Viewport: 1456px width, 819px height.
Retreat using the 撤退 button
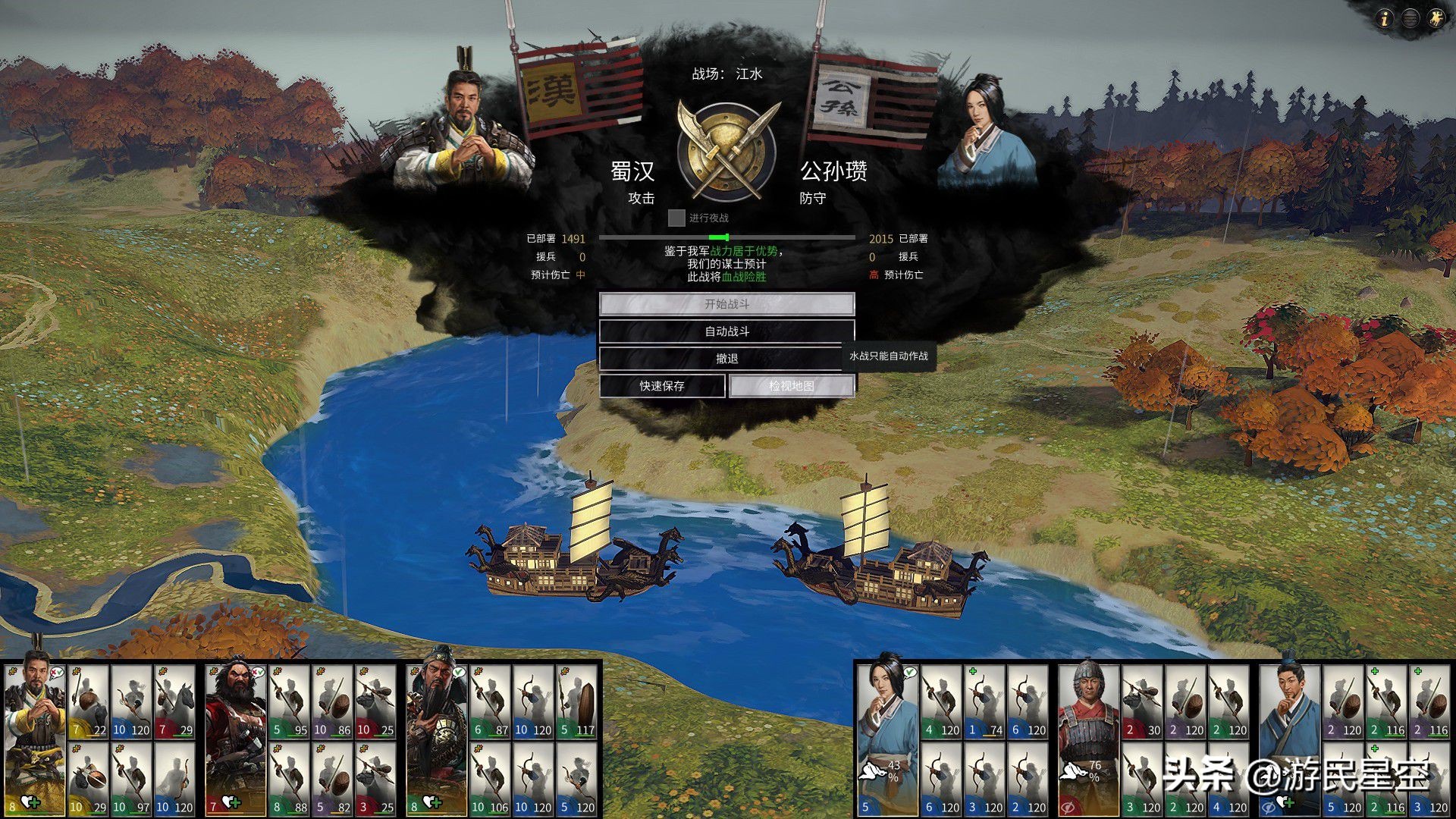[x=726, y=359]
